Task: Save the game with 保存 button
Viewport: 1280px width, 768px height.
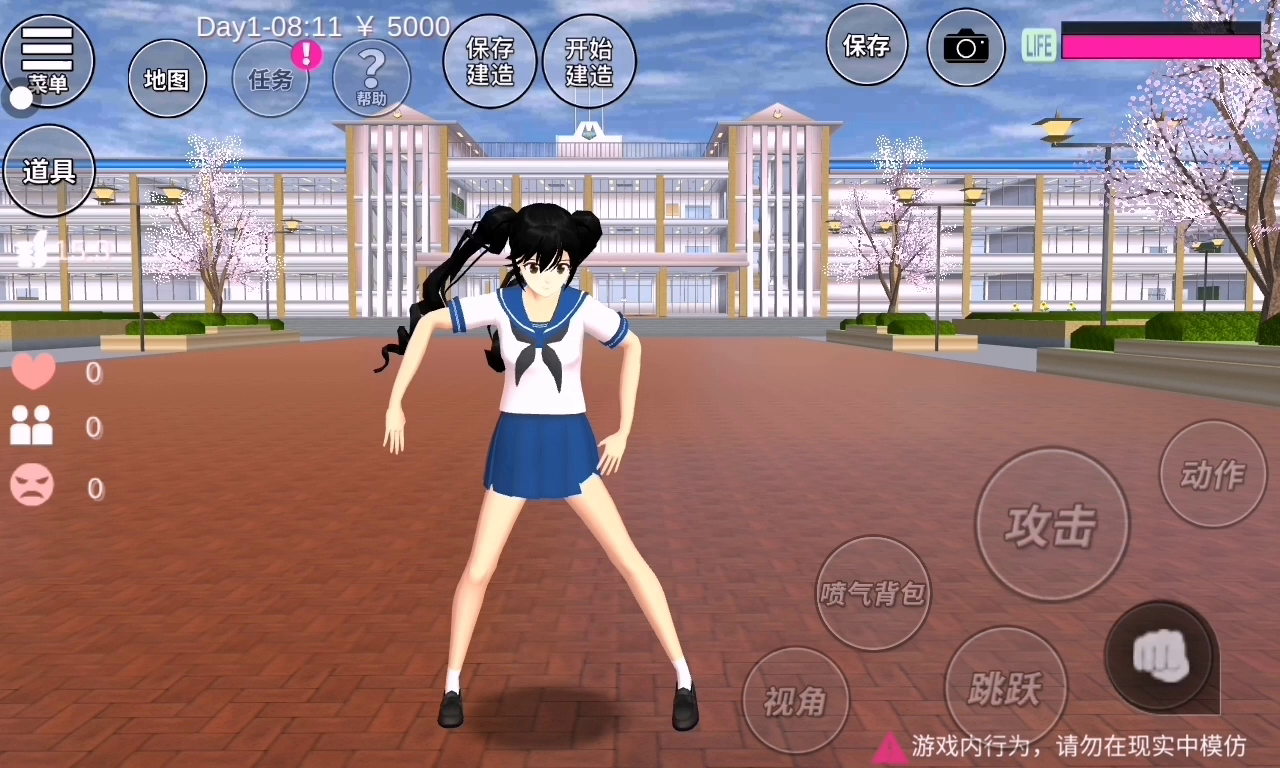Action: (x=866, y=45)
